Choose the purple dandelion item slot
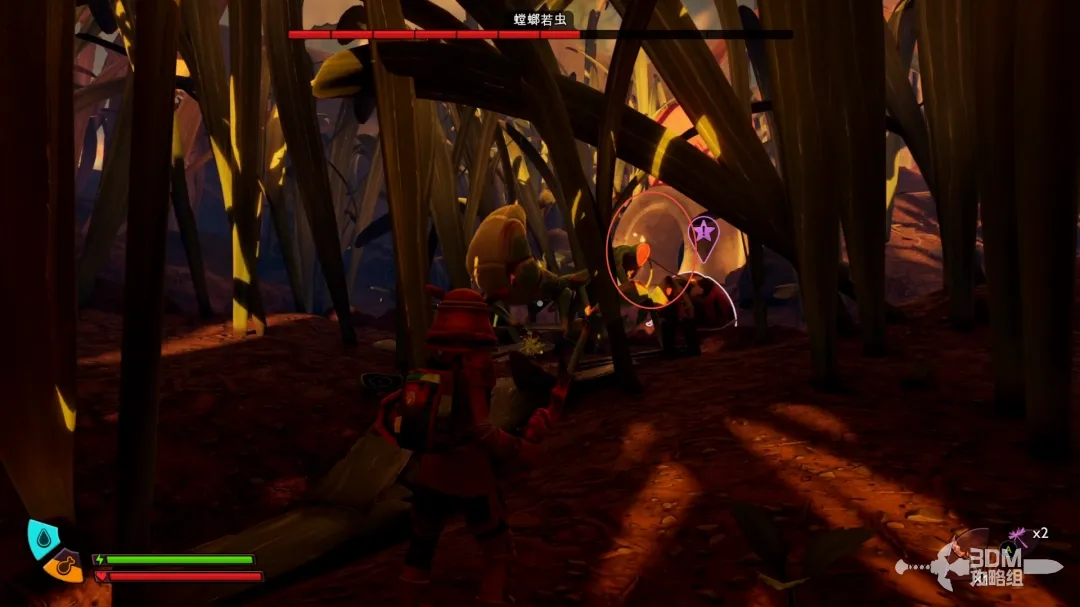 click(x=1020, y=535)
